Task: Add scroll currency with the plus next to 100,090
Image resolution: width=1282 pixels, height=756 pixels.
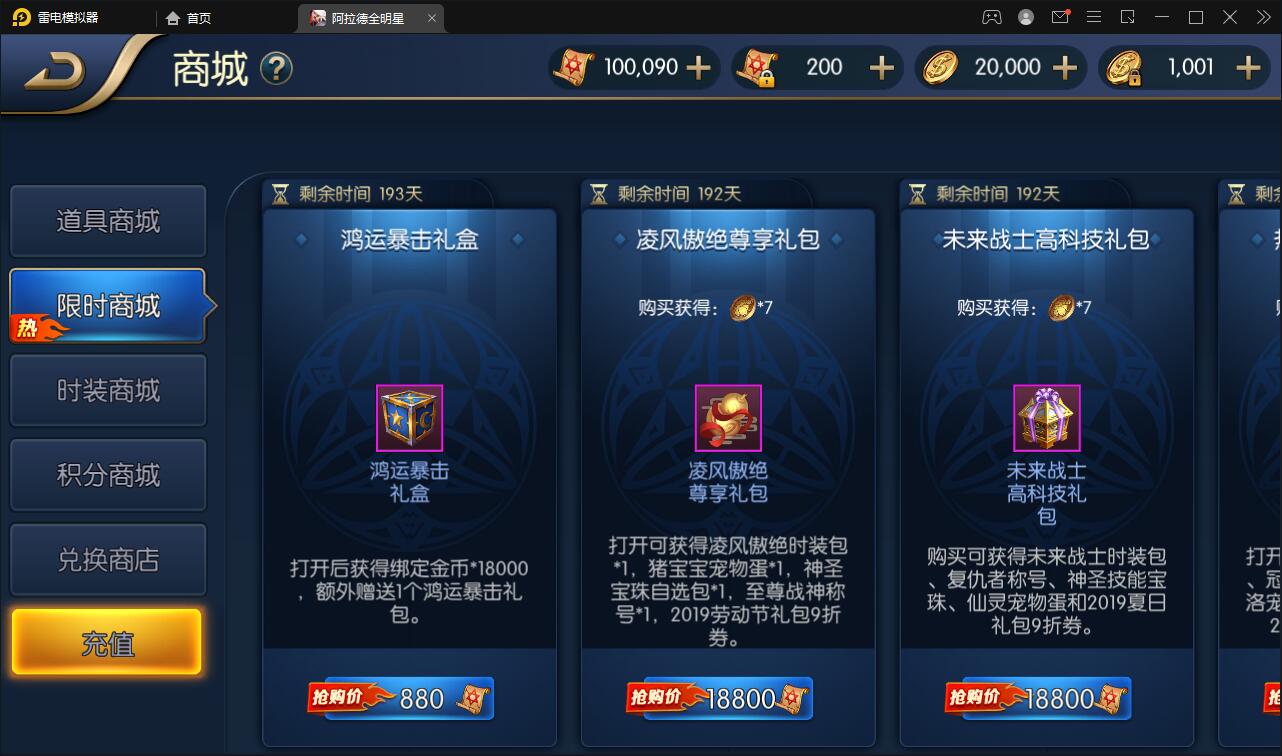Action: click(699, 67)
